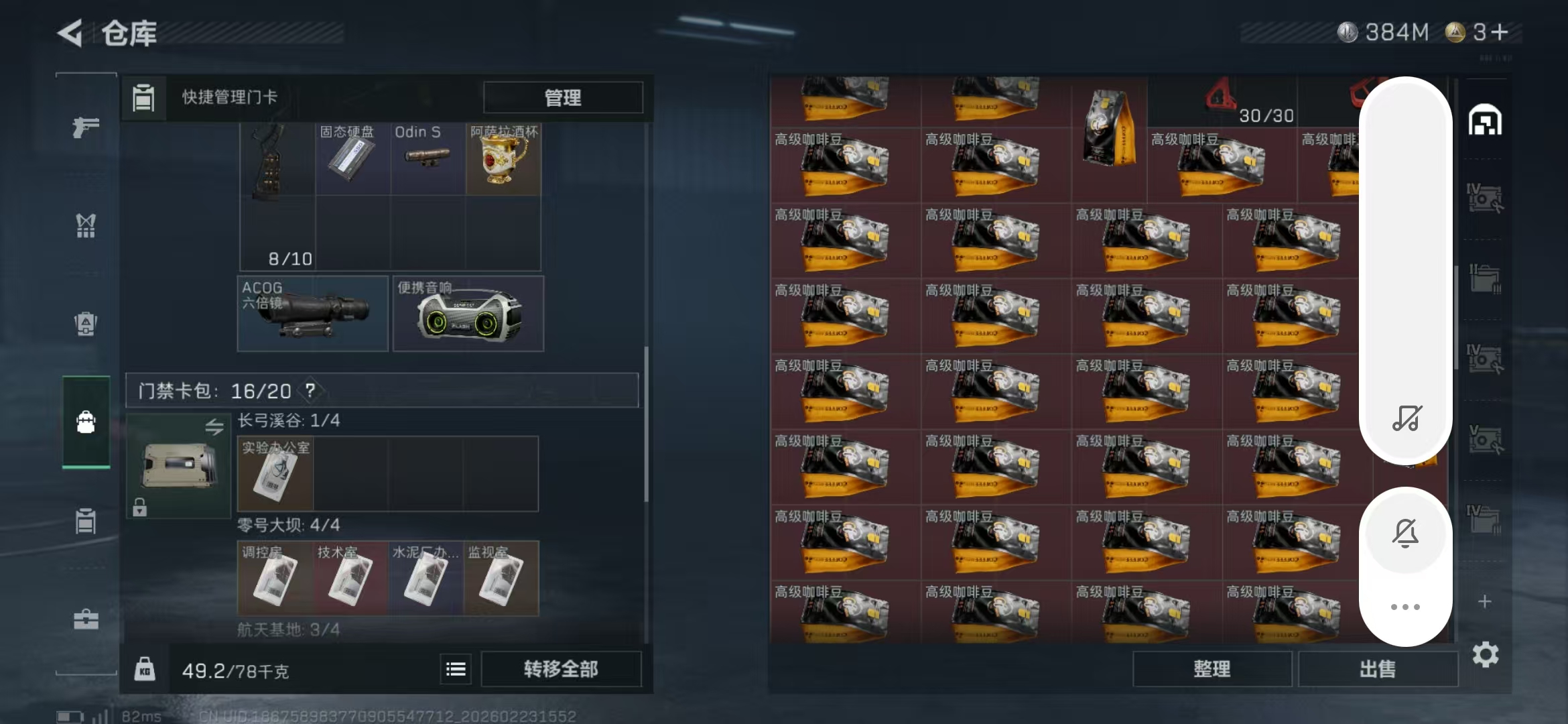Image resolution: width=1568 pixels, height=724 pixels.
Task: Switch to the level IV storage tab
Action: pyautogui.click(x=1486, y=196)
